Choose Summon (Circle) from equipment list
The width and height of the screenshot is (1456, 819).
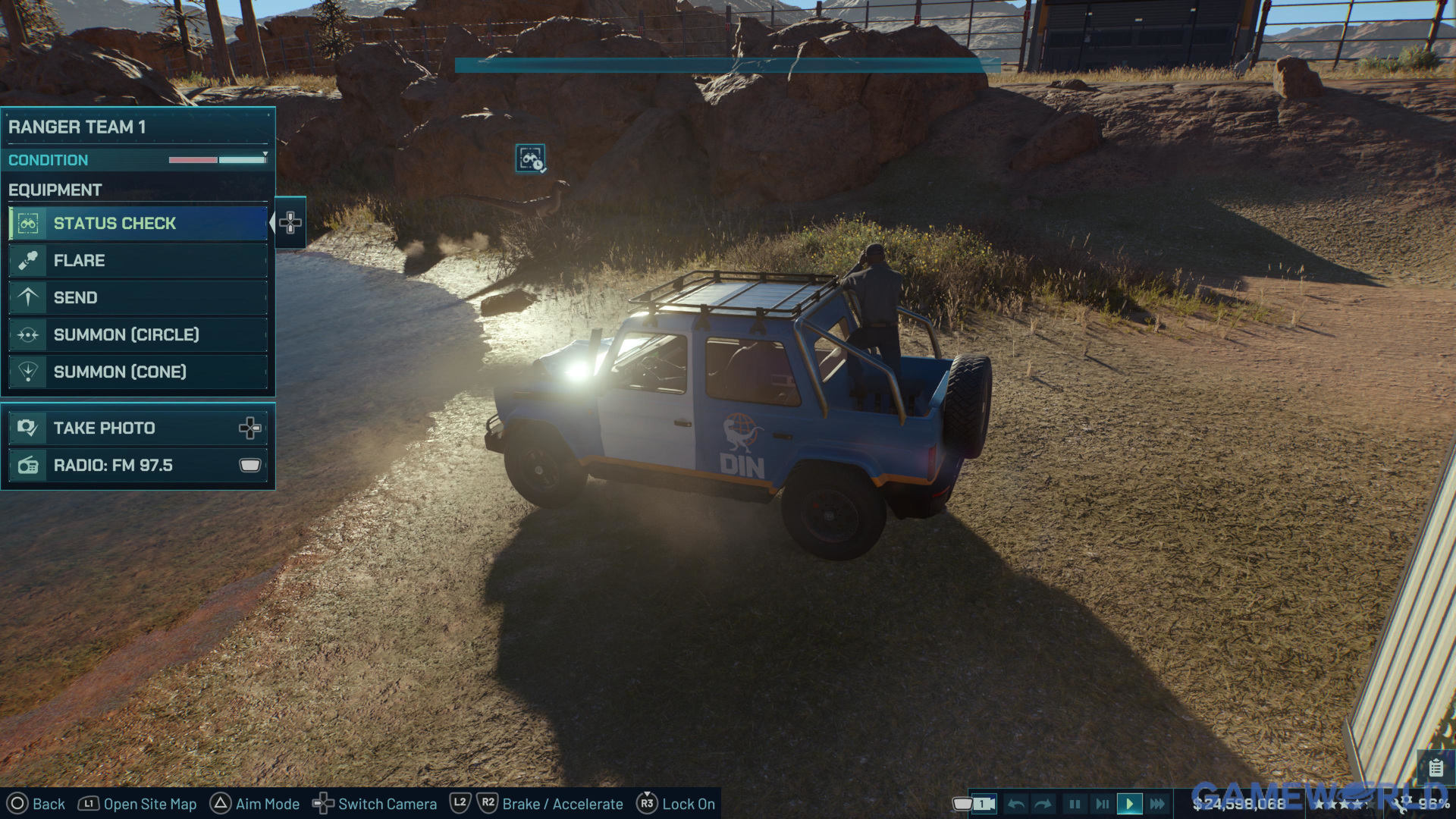[x=138, y=335]
